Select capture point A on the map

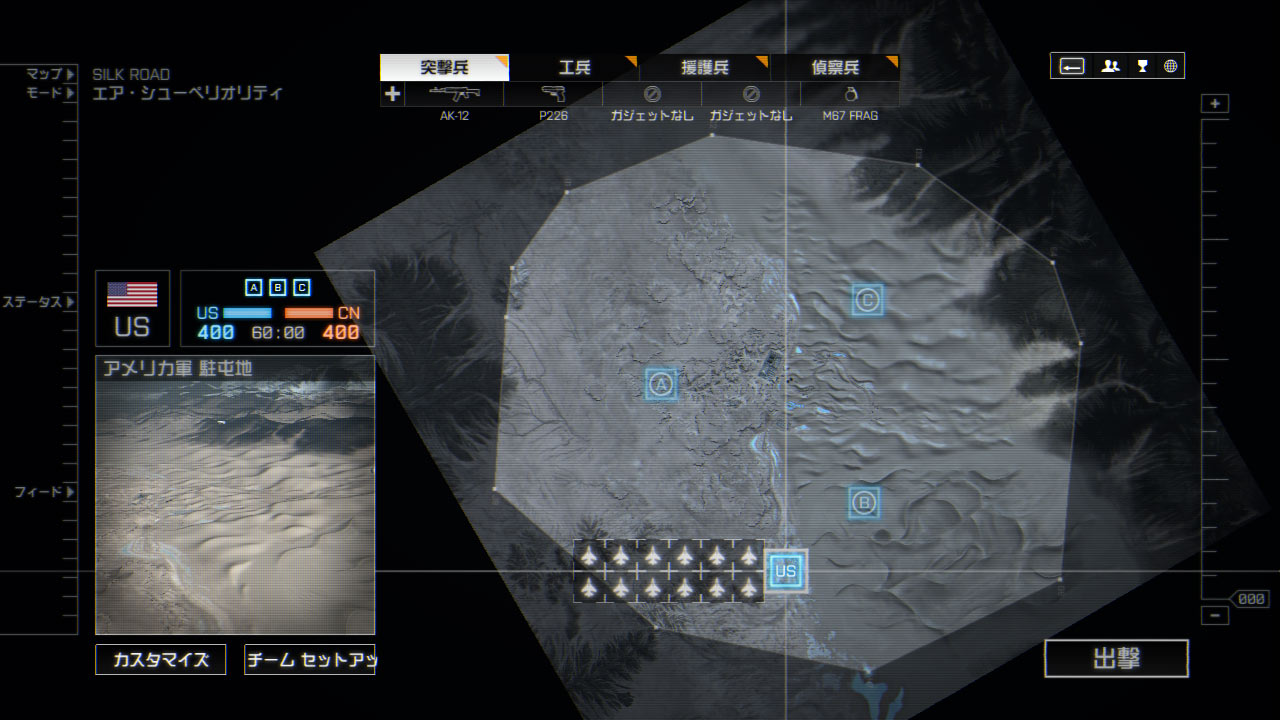661,384
